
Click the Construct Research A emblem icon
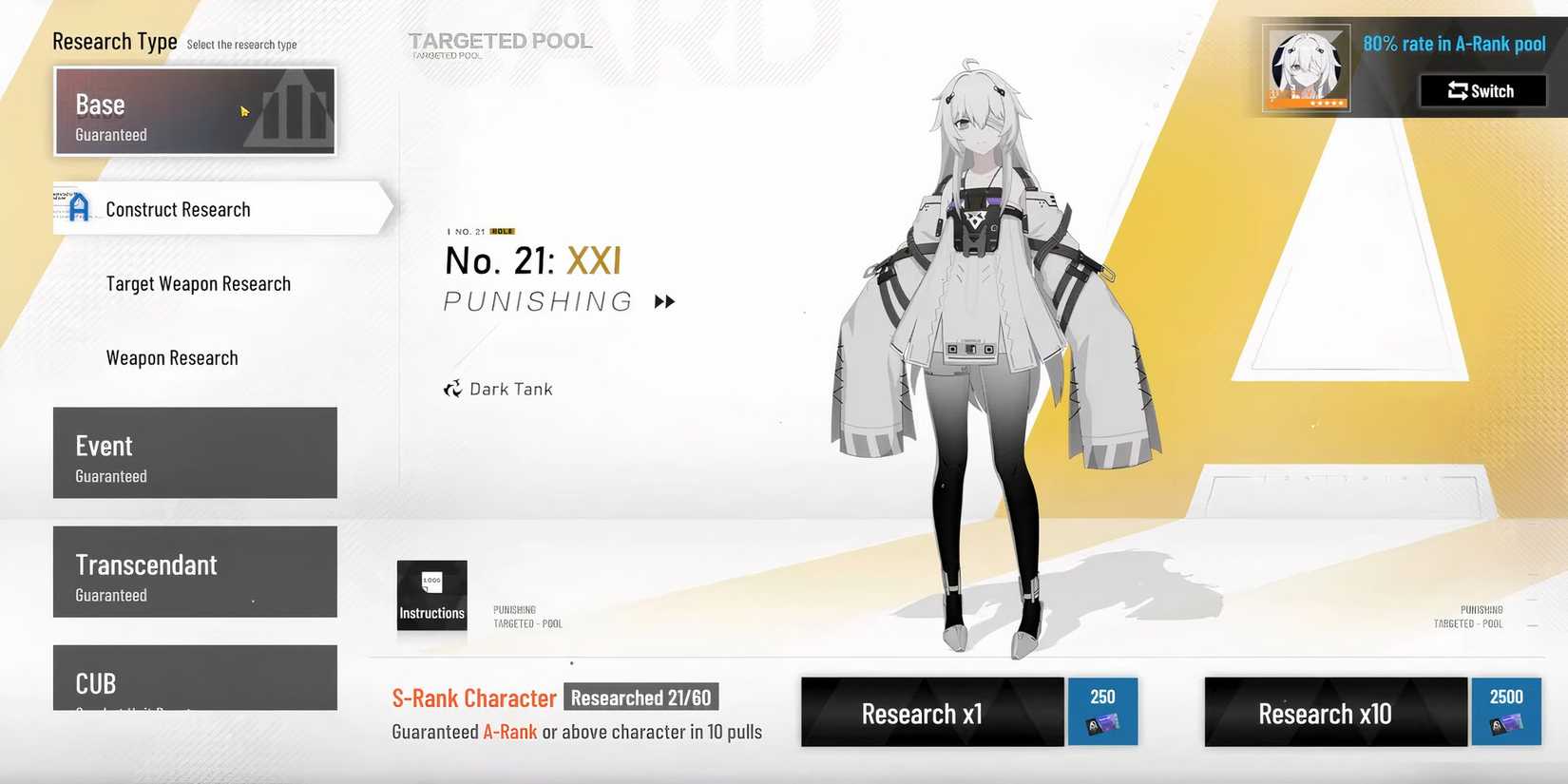coord(78,208)
